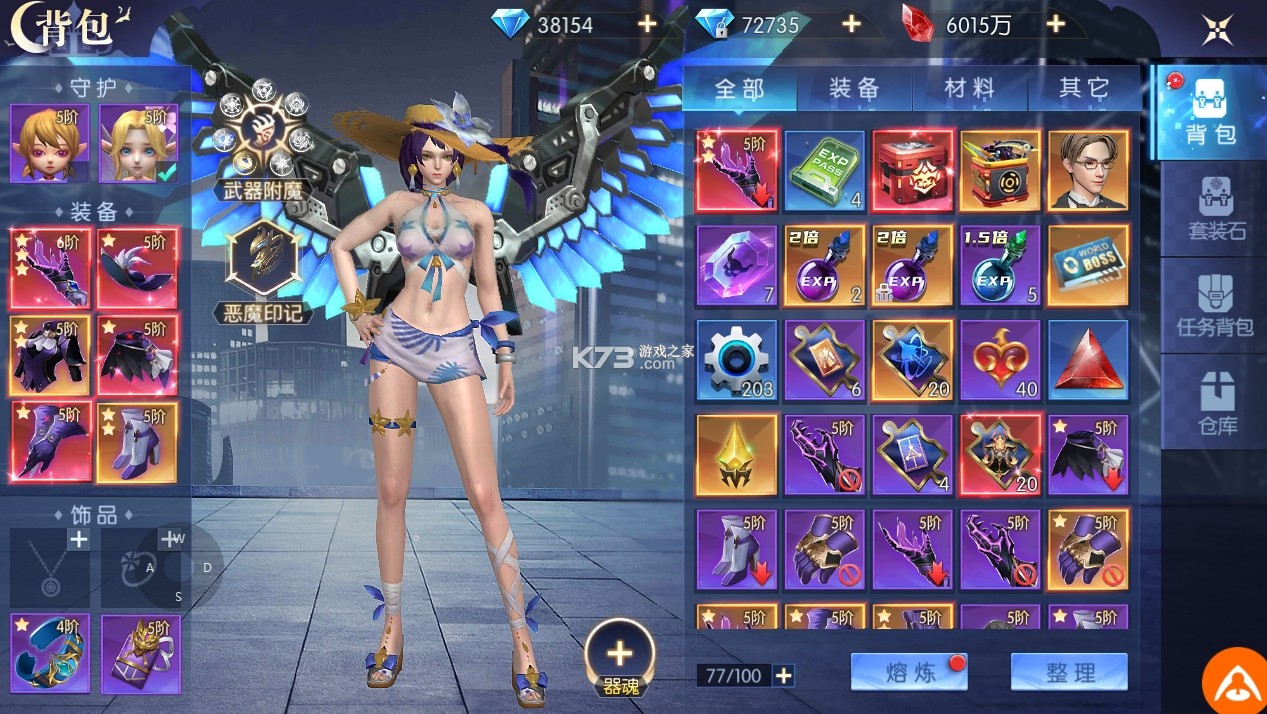This screenshot has width=1267, height=714.
Task: Select the EXP Pass item
Action: [824, 171]
